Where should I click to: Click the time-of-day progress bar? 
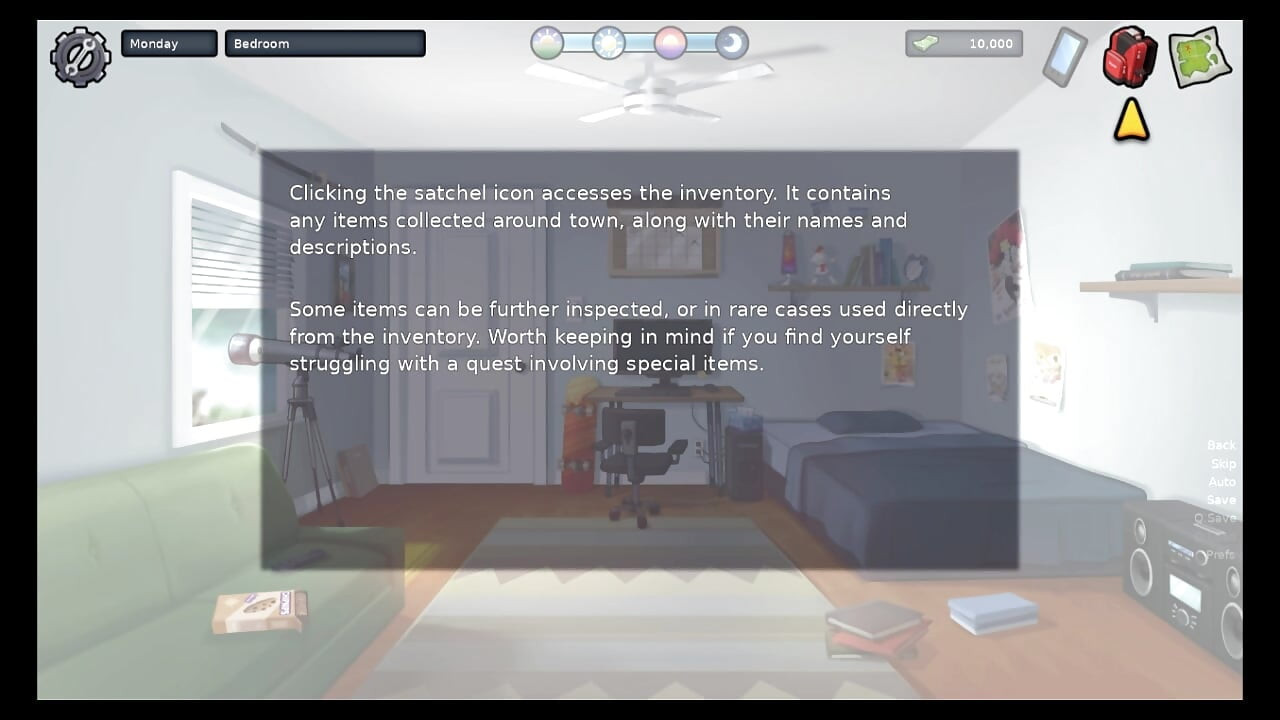[639, 44]
